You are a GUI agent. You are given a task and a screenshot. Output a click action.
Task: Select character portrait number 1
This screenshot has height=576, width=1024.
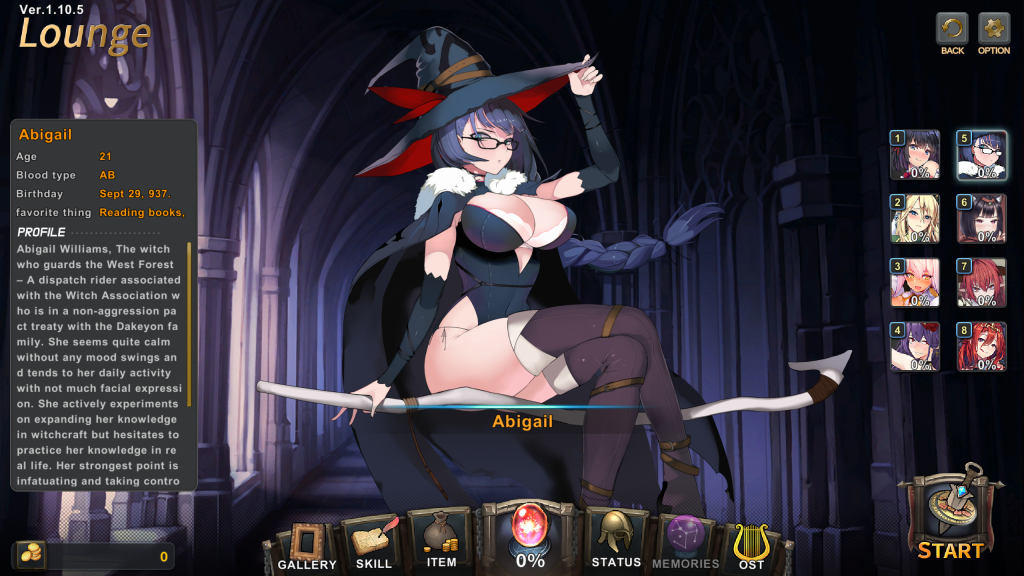point(915,155)
